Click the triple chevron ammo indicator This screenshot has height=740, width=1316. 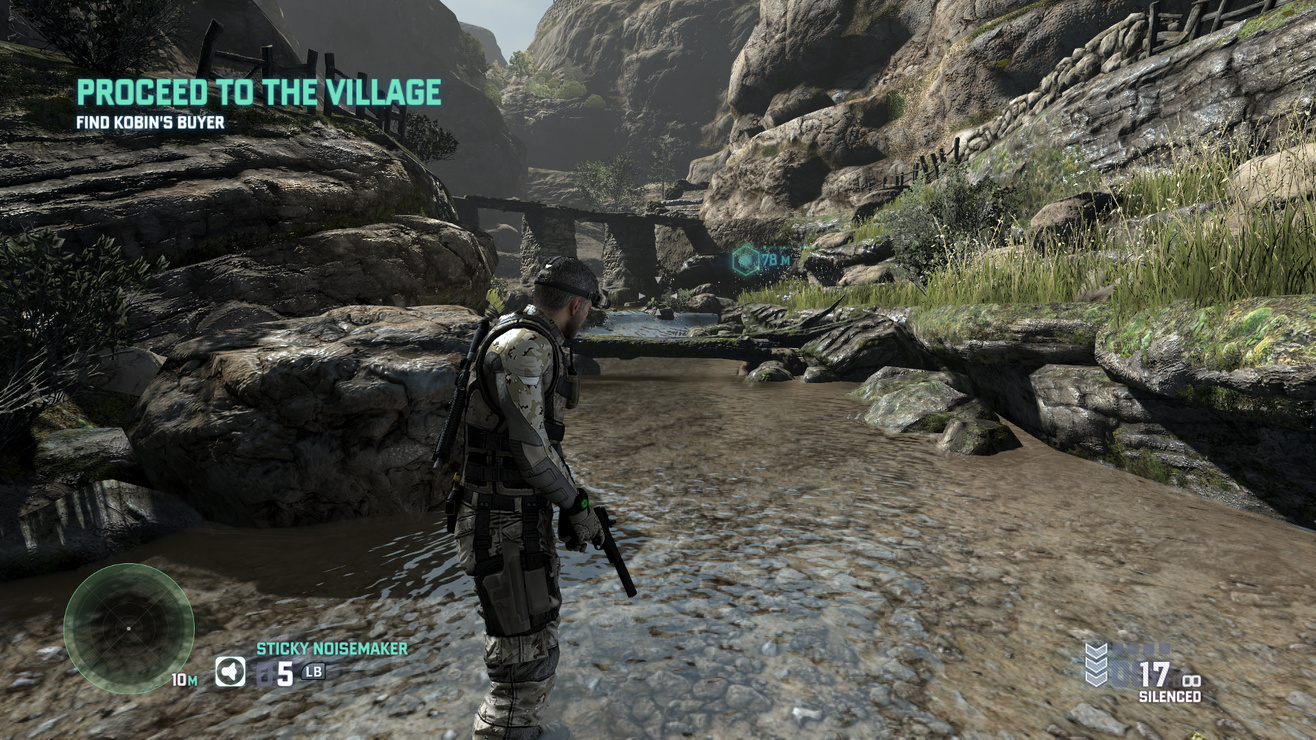(x=1096, y=665)
